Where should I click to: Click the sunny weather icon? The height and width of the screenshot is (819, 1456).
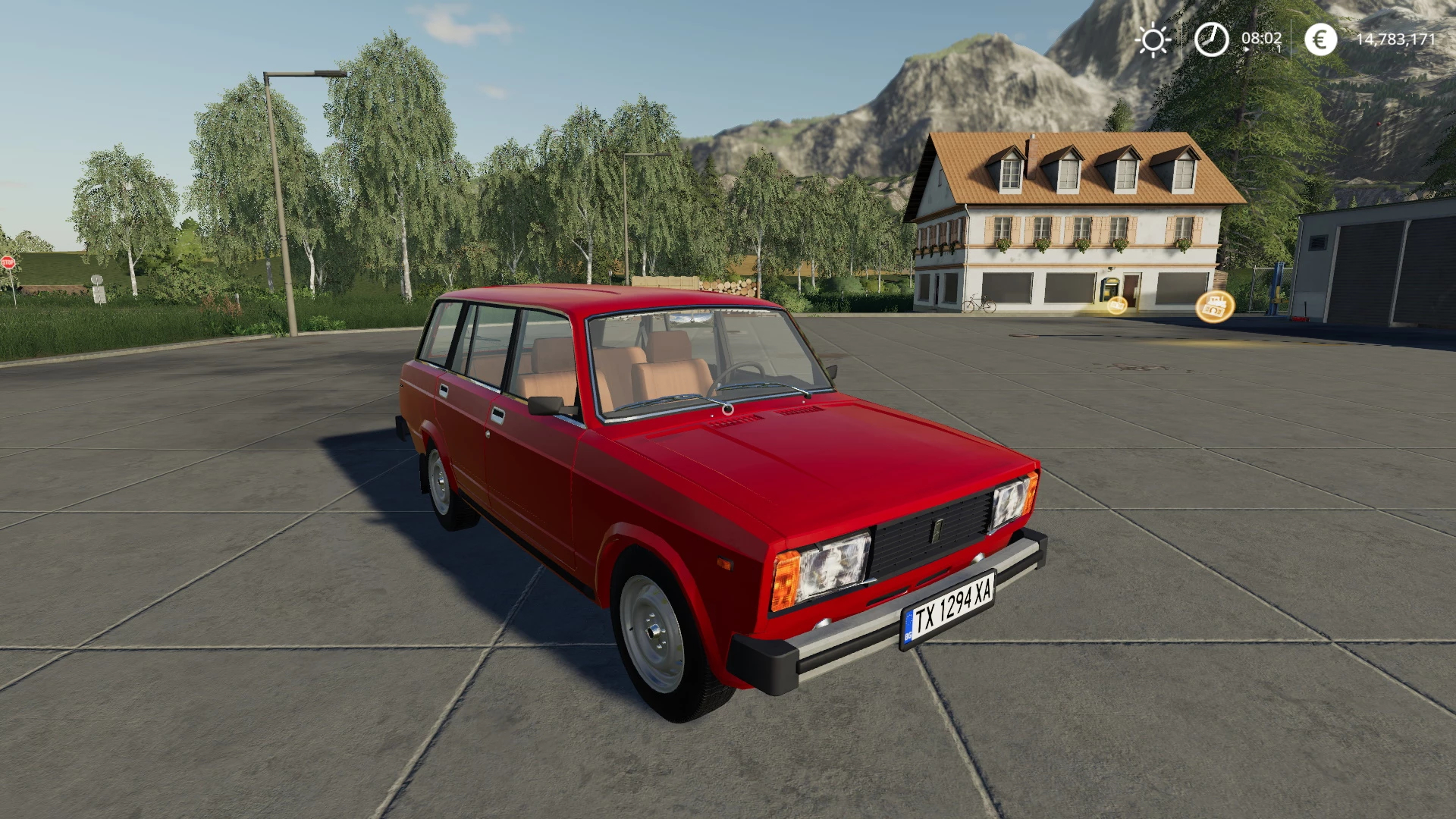[1153, 39]
